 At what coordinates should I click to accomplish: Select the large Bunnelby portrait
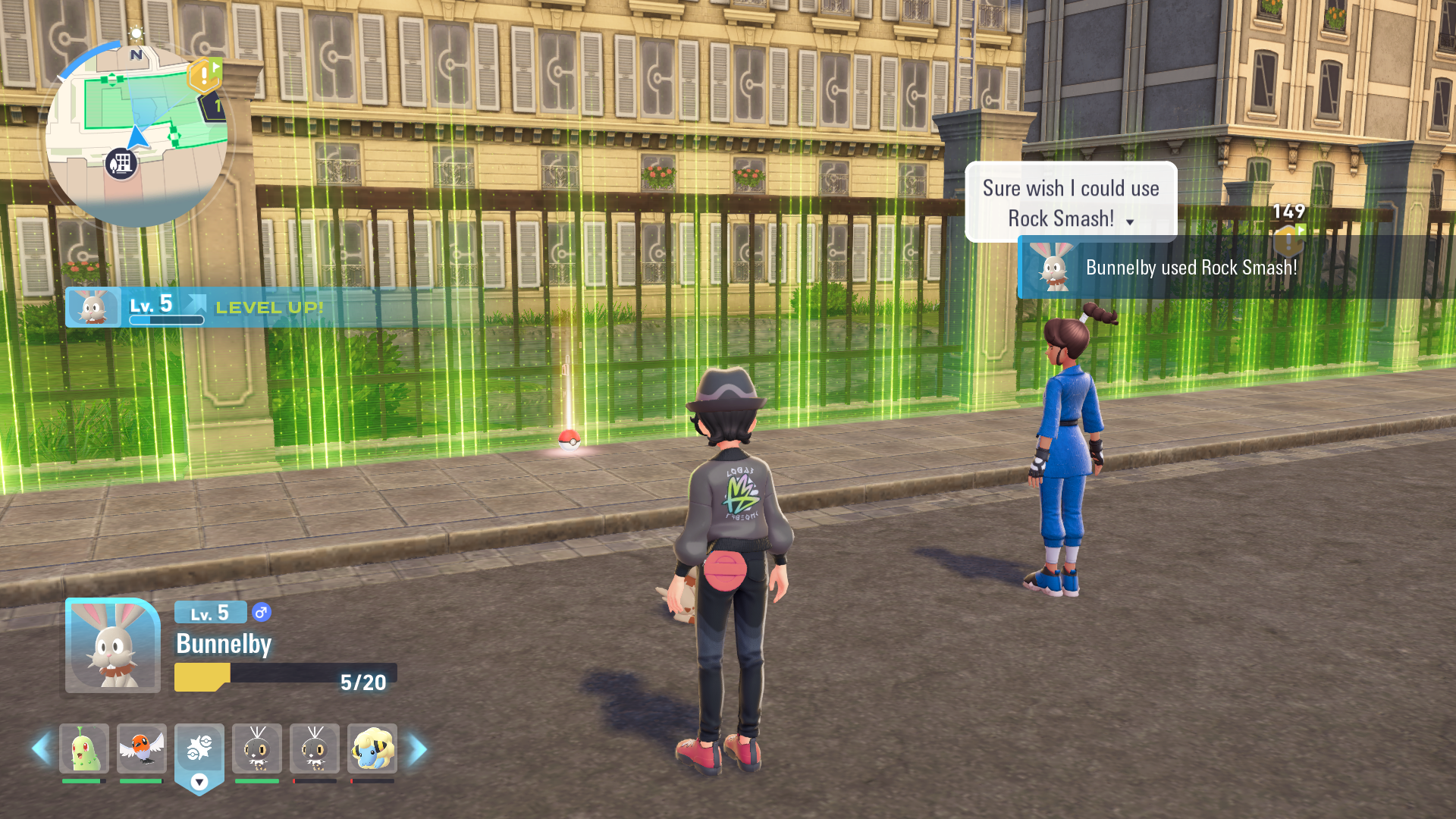click(113, 646)
